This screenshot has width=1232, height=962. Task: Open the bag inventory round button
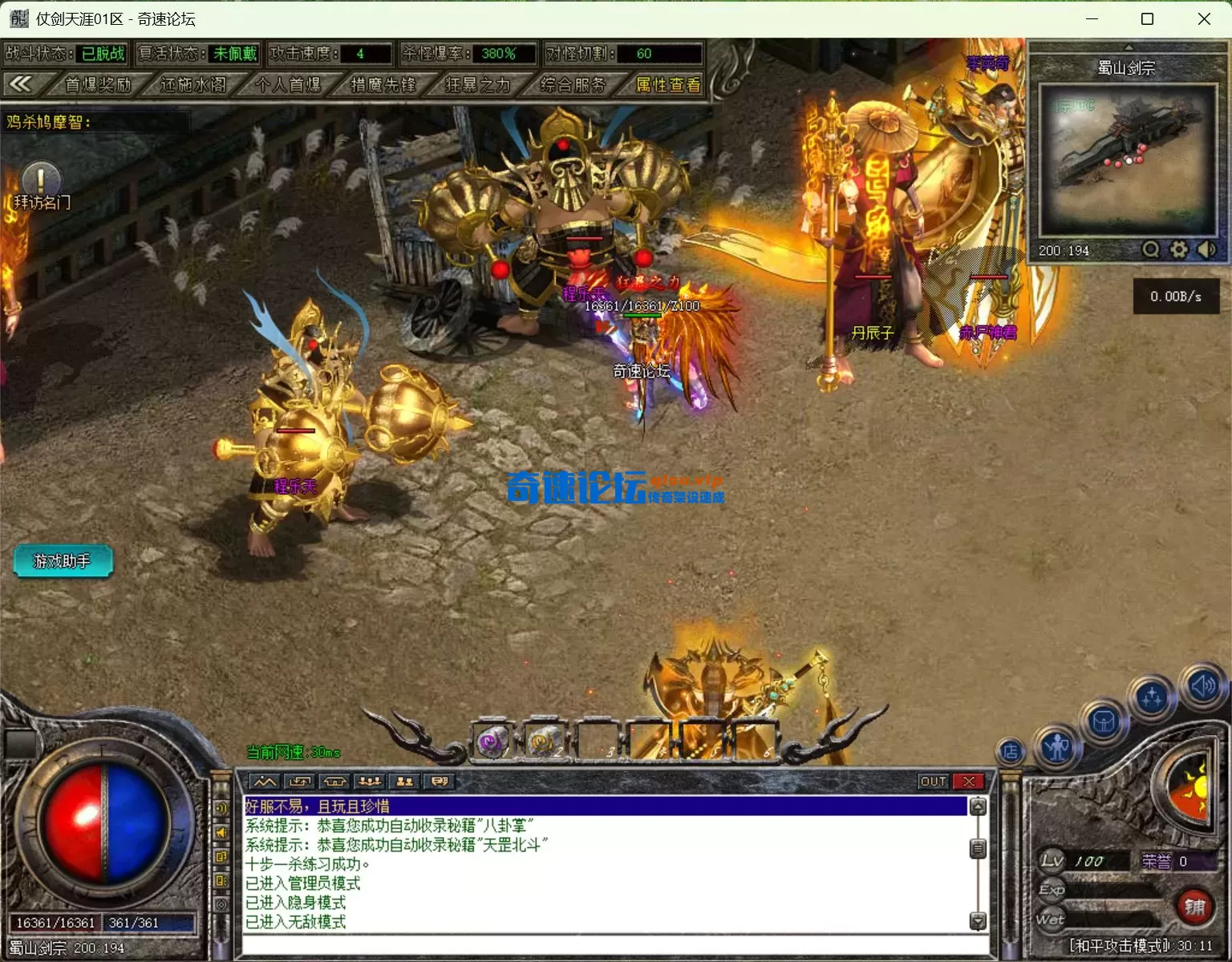1104,722
